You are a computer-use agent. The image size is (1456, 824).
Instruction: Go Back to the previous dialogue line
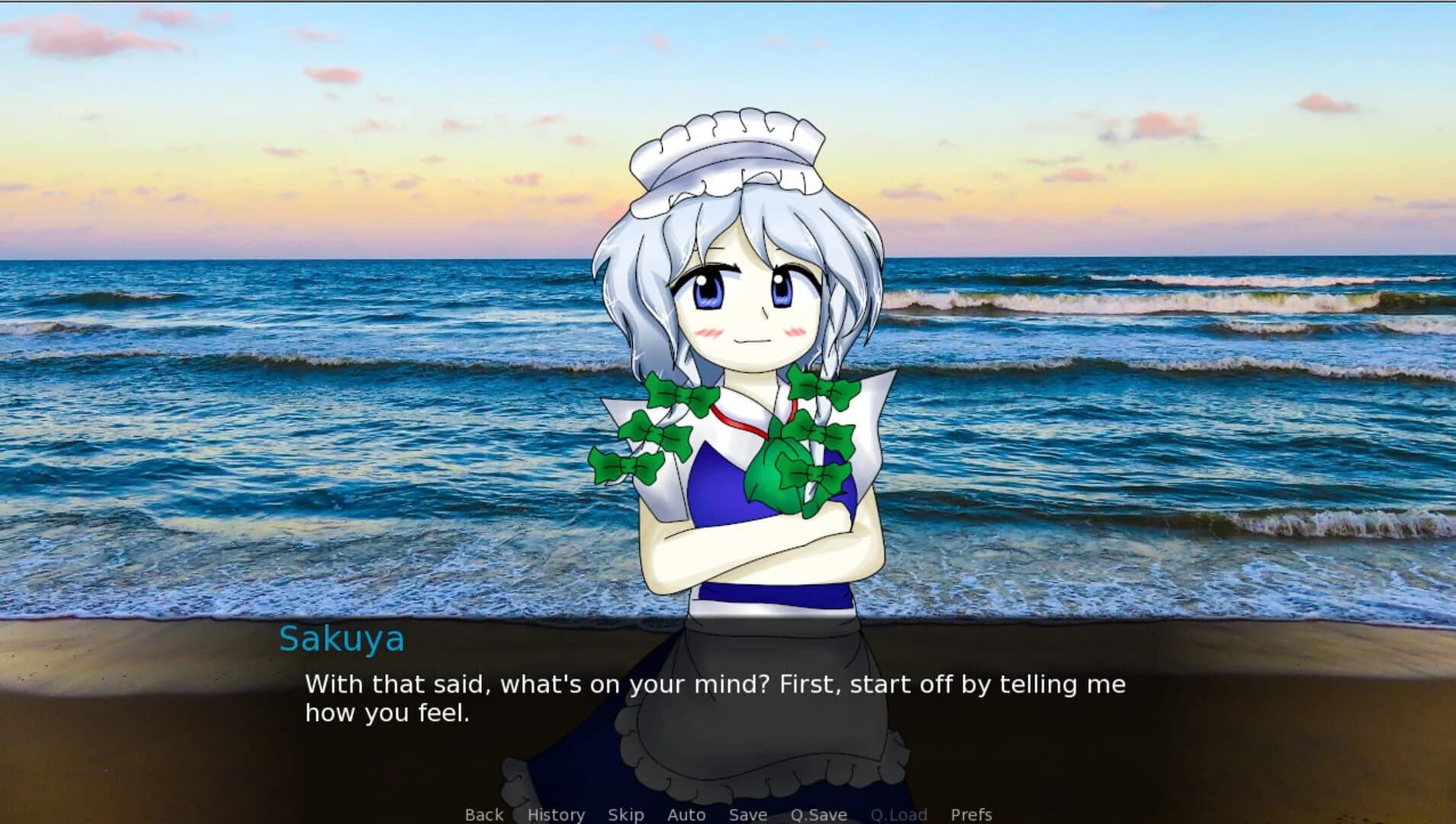tap(484, 814)
